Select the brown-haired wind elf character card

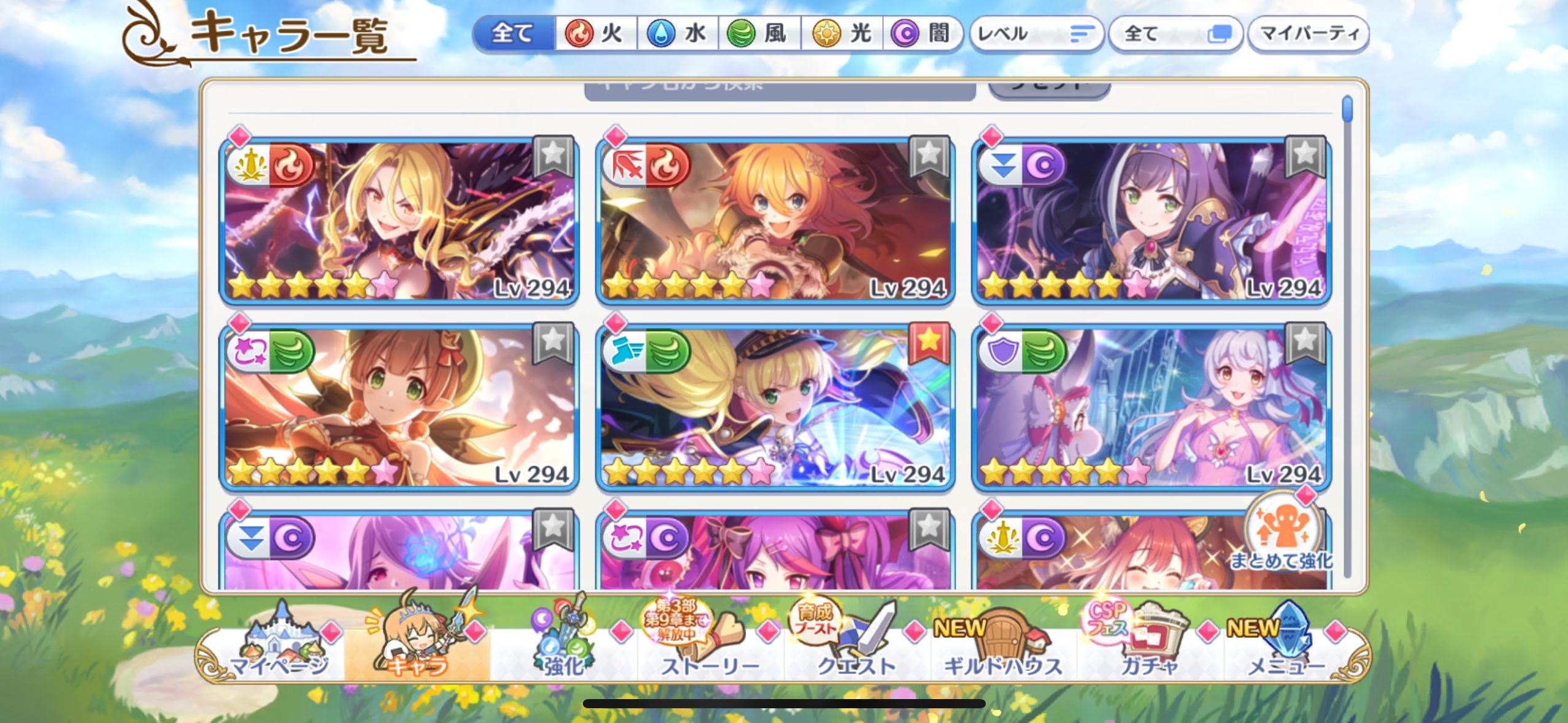pos(399,407)
